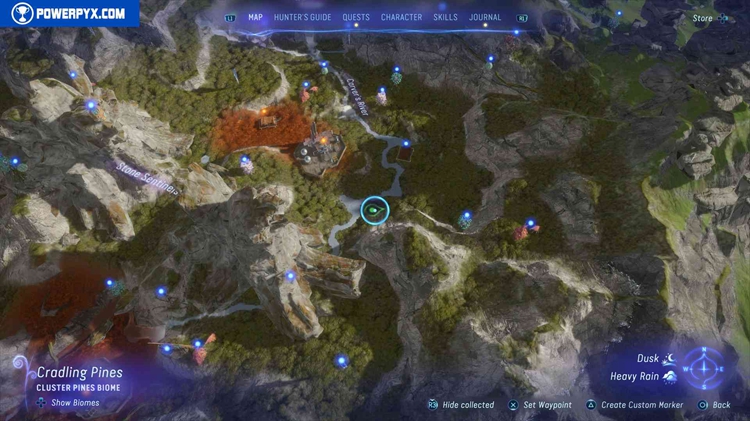Switch to the Hunter's Guide tab
Image resolution: width=750 pixels, height=421 pixels.
point(303,17)
